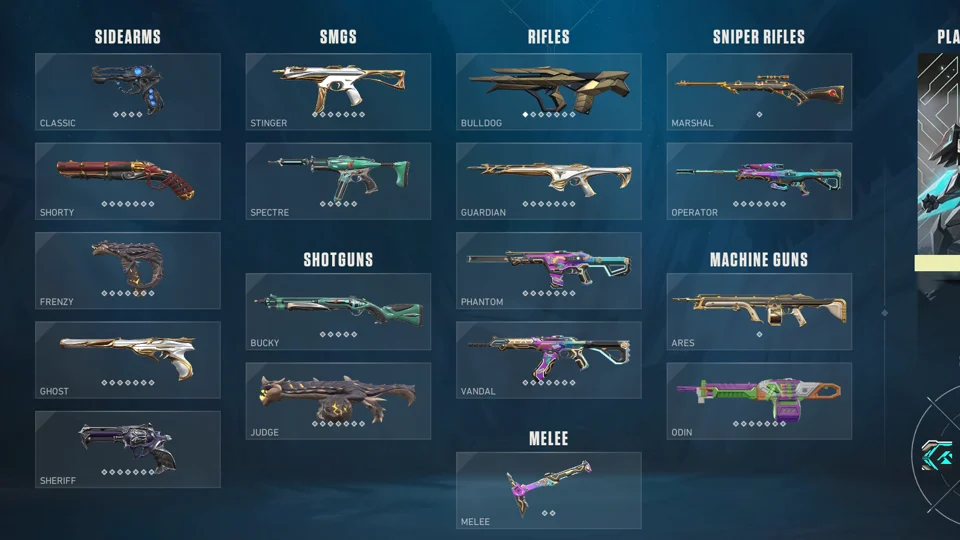Select the Ghost pistol slot
Viewport: 960px width, 540px height.
coord(128,360)
